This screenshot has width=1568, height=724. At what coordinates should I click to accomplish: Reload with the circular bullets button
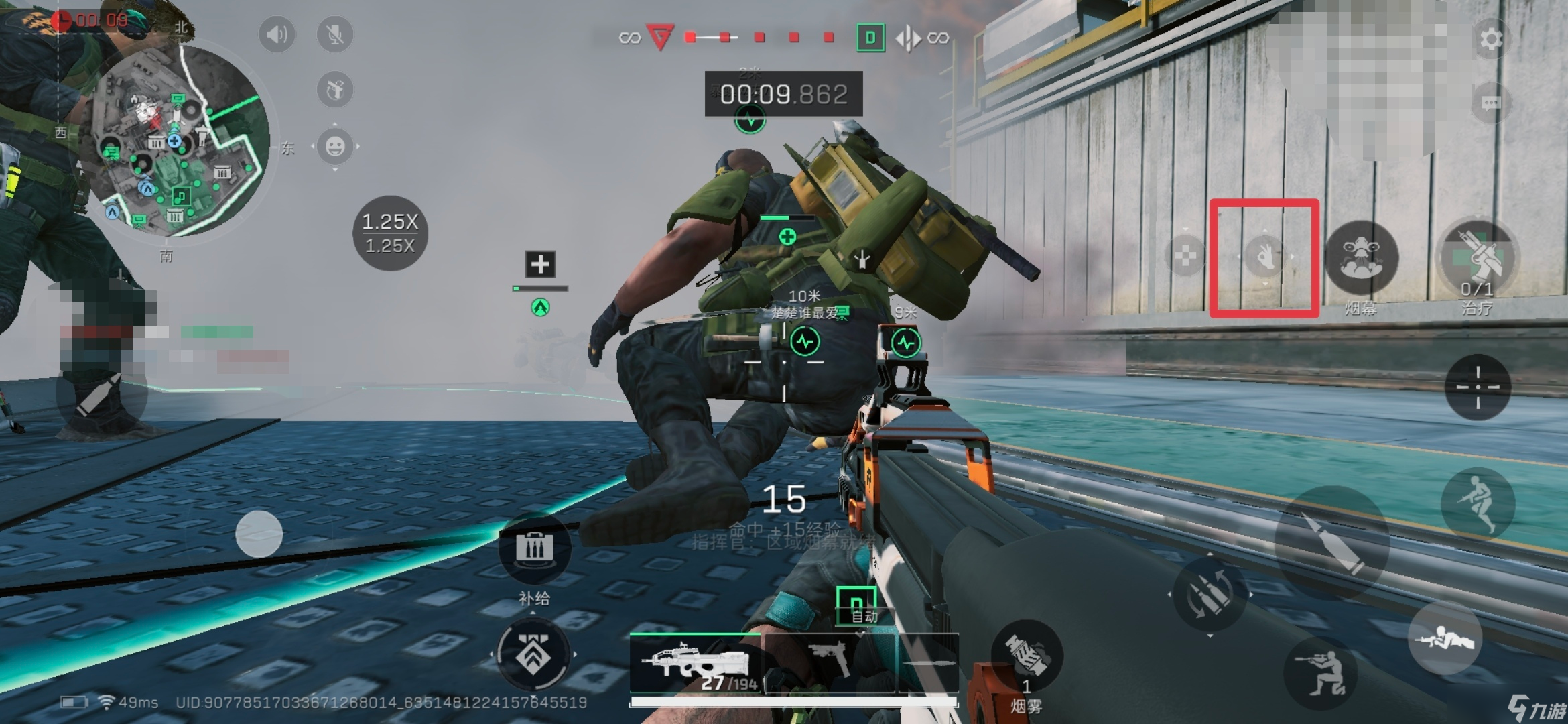click(x=1210, y=594)
